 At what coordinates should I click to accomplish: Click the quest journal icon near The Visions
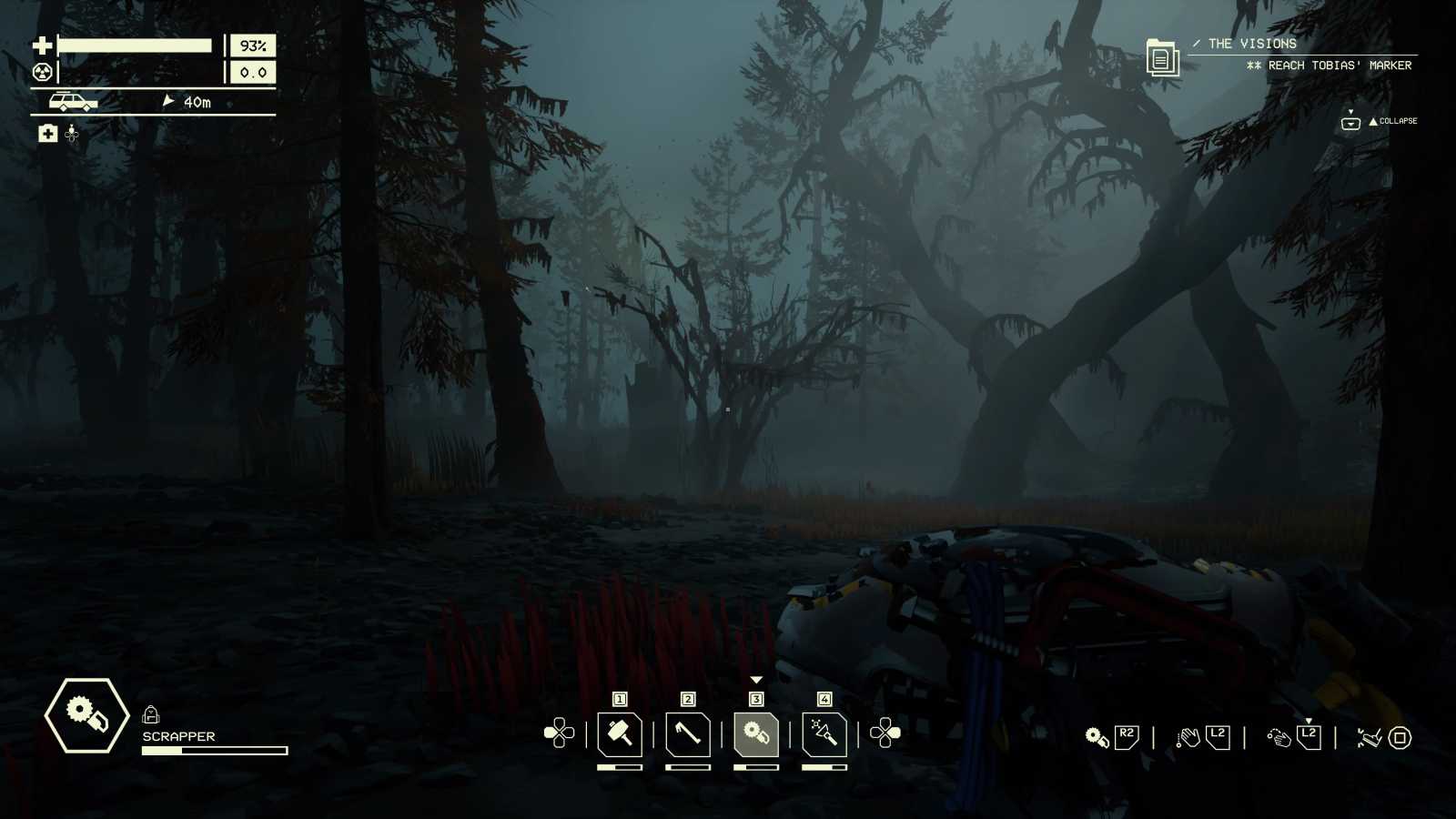[1163, 56]
